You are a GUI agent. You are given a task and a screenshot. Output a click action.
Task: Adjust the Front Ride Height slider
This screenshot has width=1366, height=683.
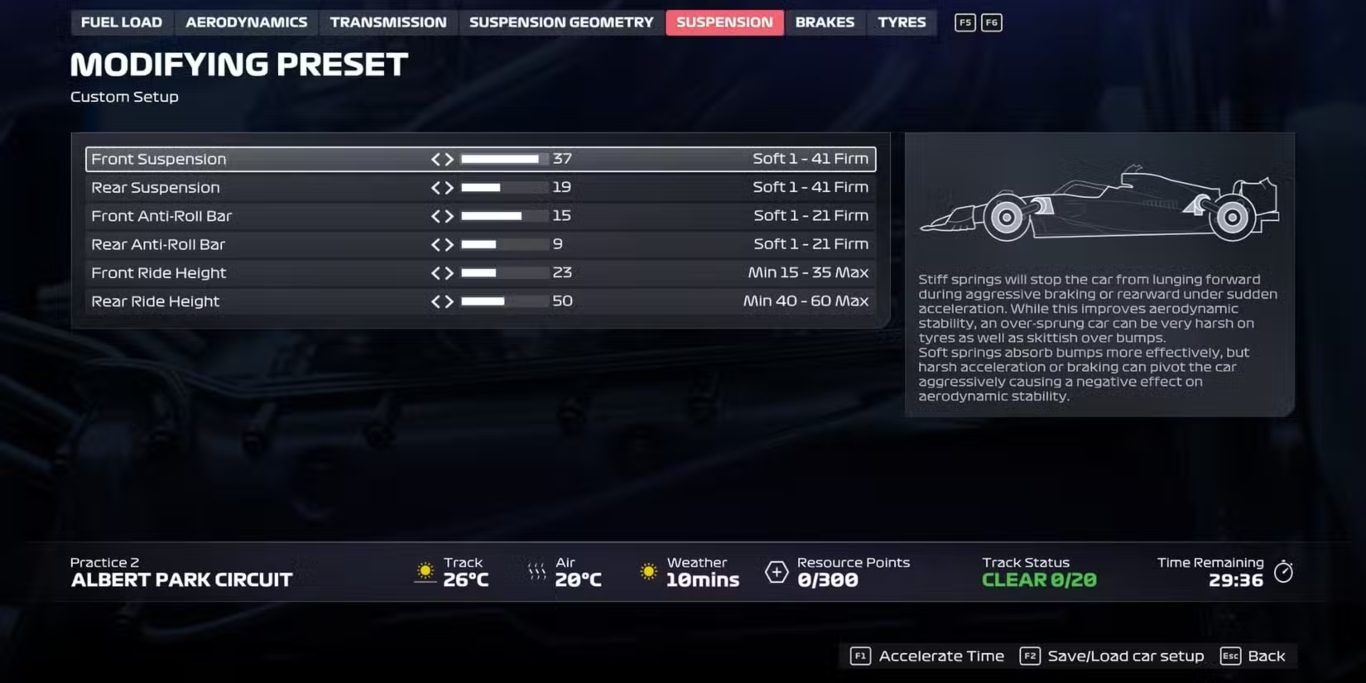504,273
